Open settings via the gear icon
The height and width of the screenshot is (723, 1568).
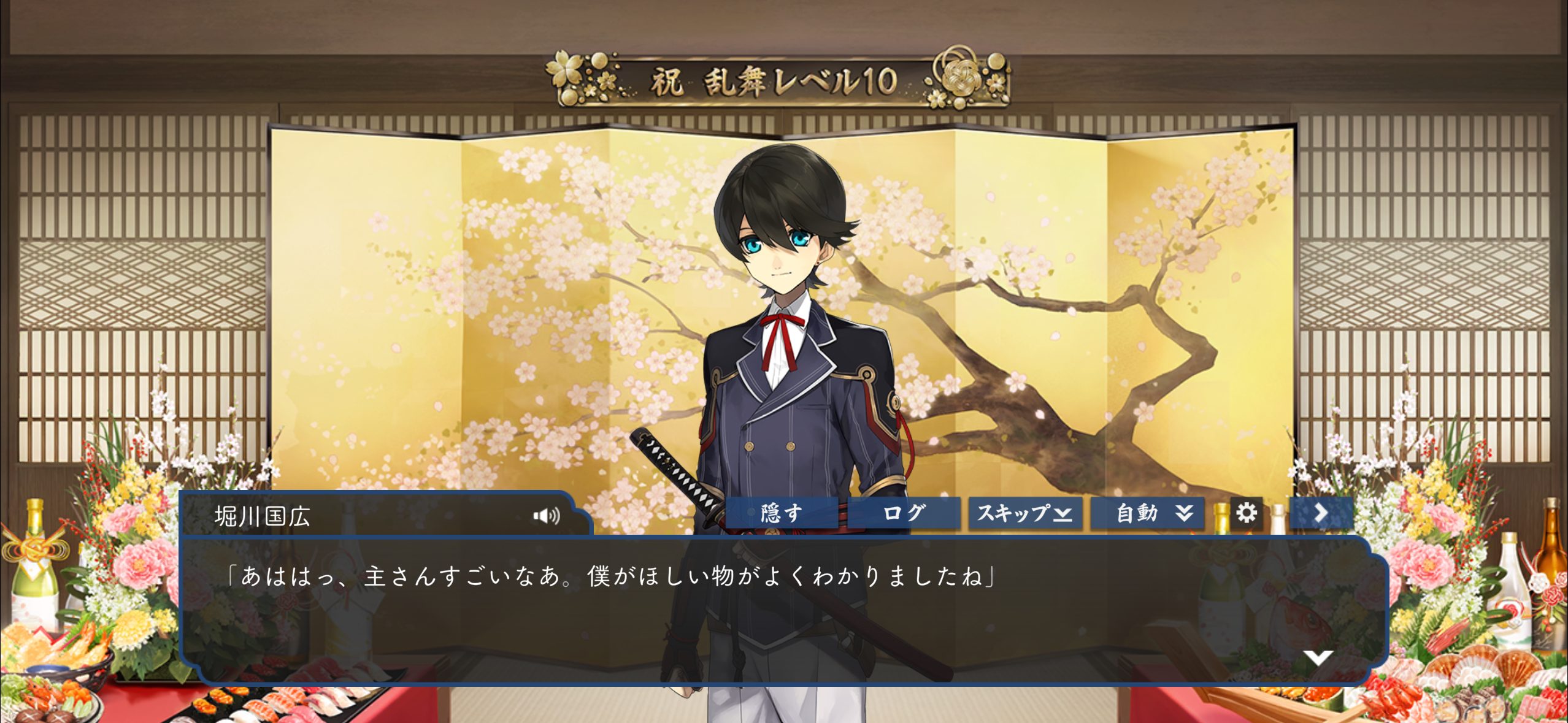pyautogui.click(x=1246, y=513)
